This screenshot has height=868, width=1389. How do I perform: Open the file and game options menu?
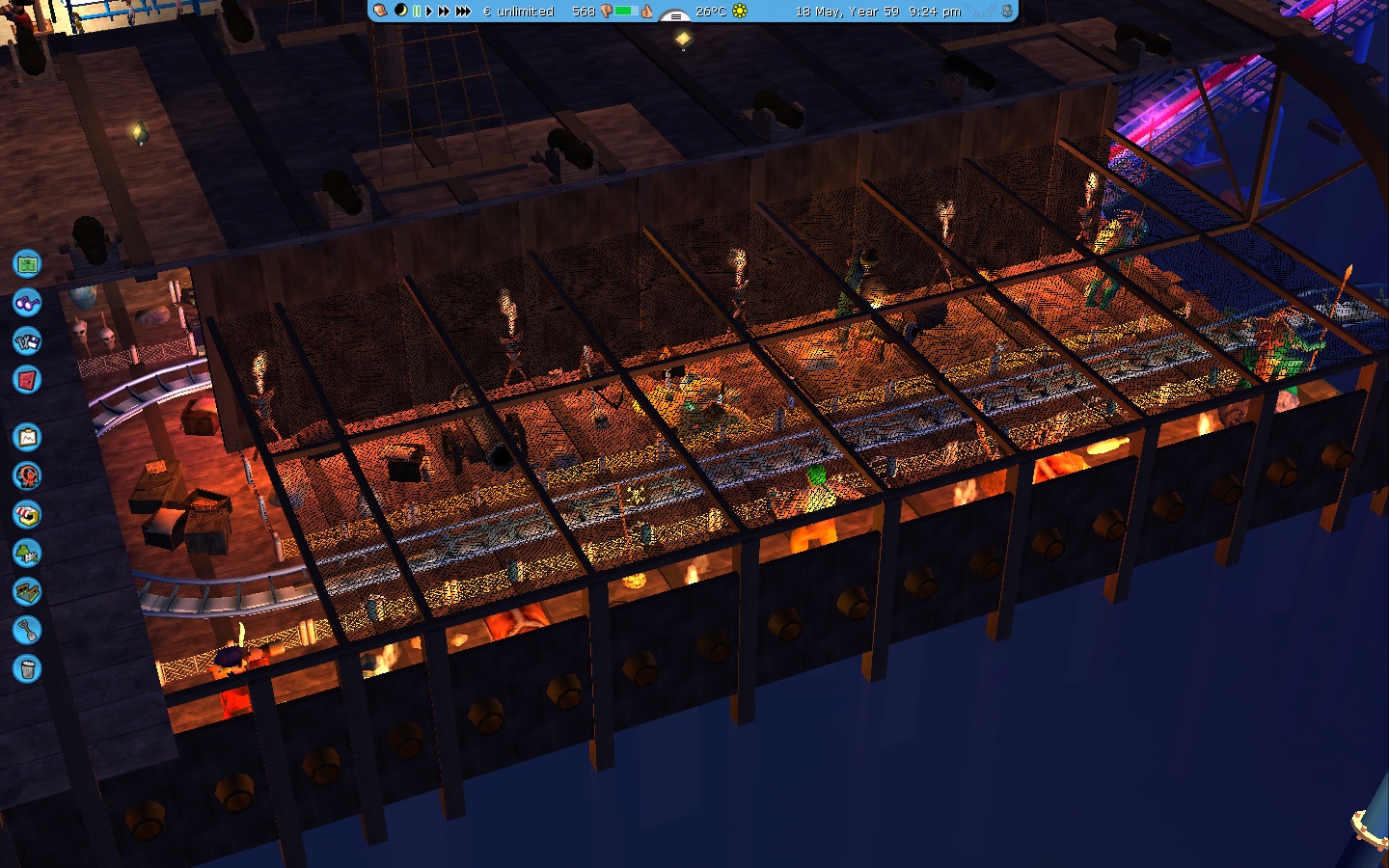point(27,340)
